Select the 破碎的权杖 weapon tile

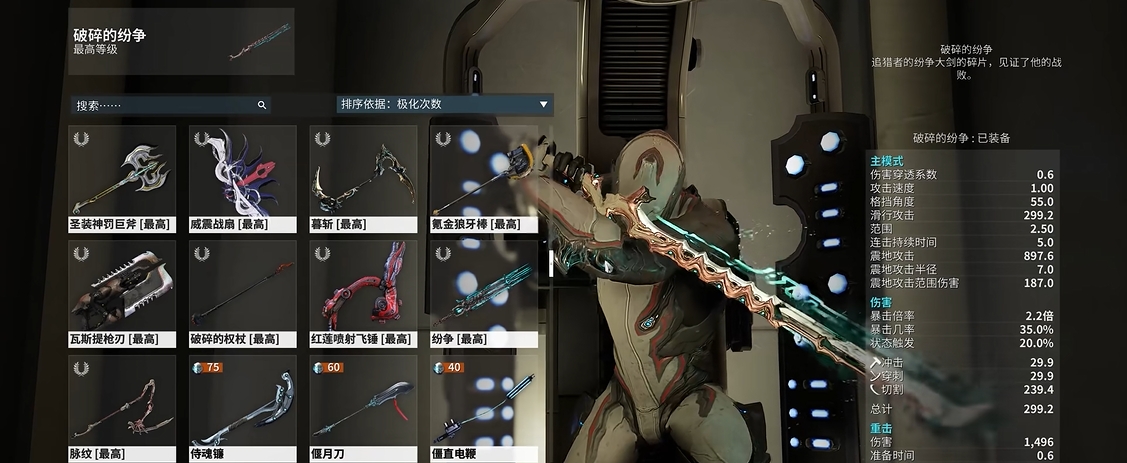(242, 293)
